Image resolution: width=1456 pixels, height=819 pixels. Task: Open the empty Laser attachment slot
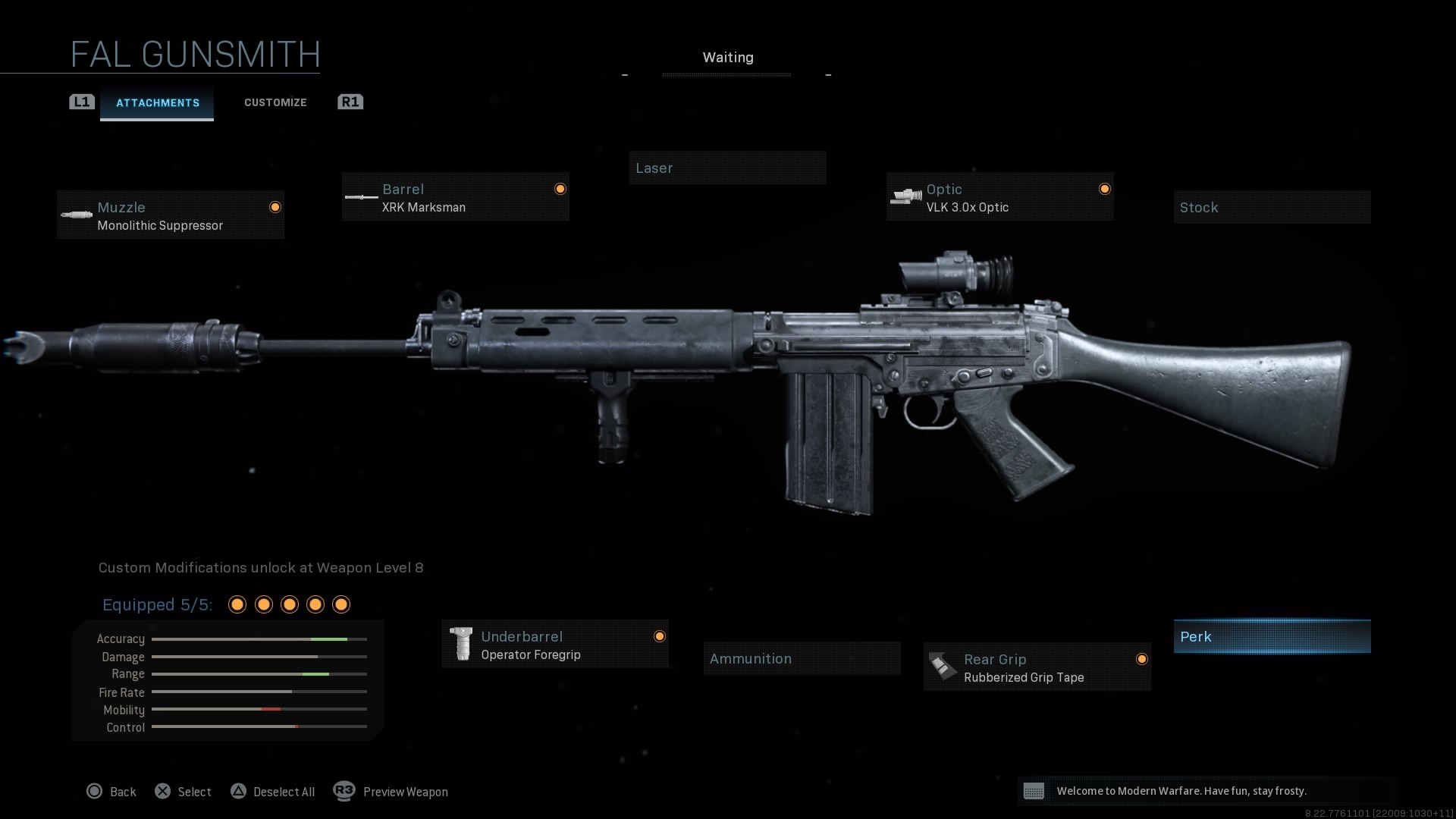(x=727, y=168)
